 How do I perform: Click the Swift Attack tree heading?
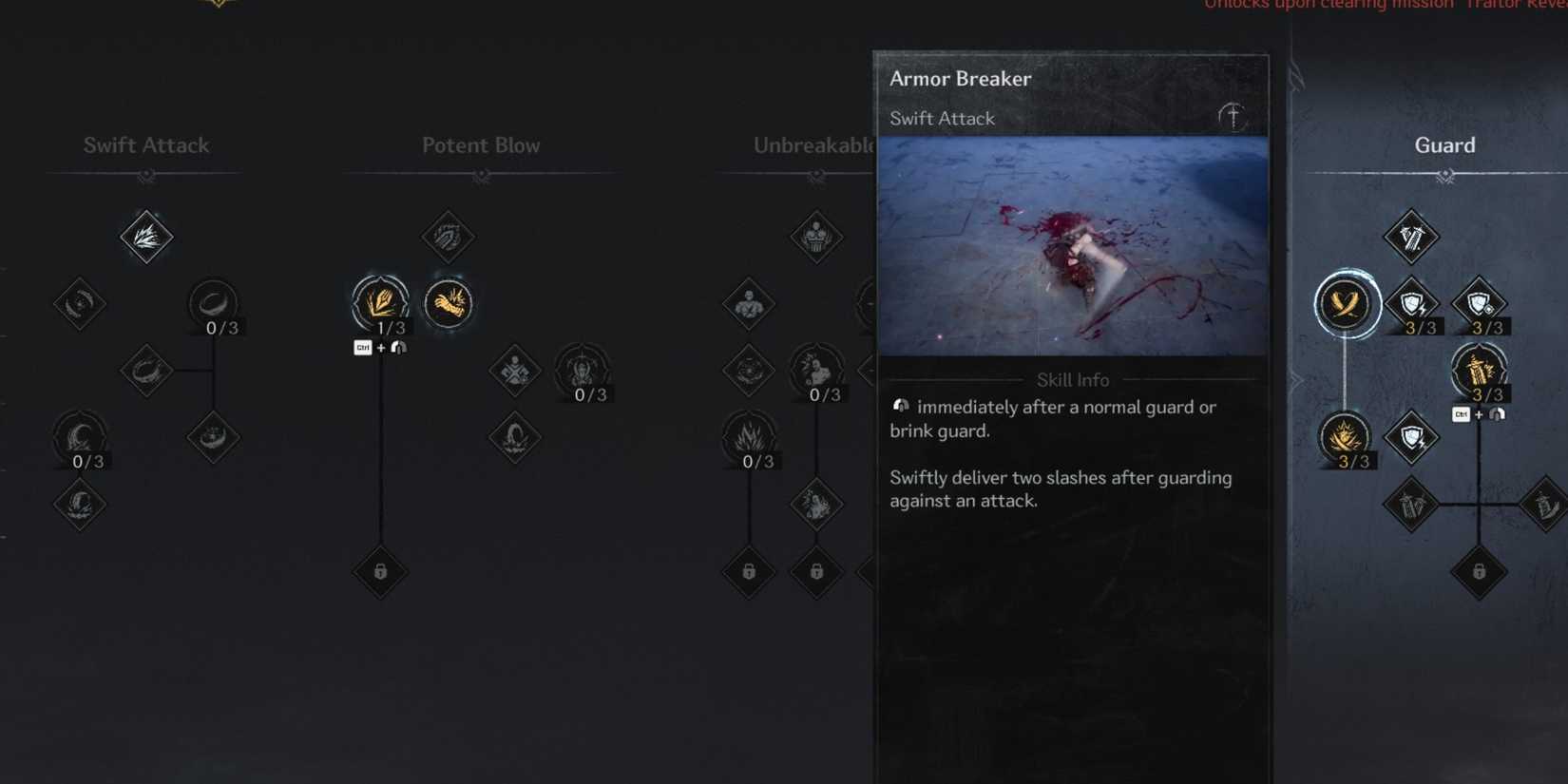click(146, 144)
